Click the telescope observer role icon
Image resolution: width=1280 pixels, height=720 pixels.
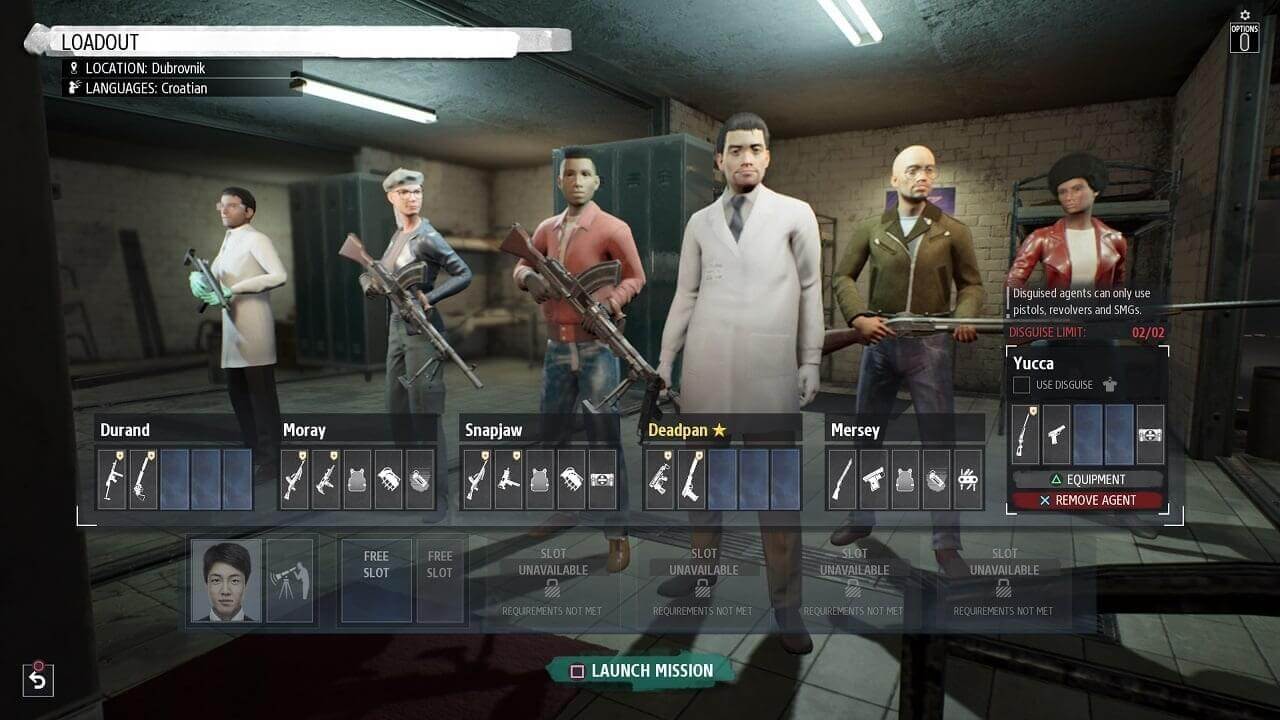pyautogui.click(x=290, y=581)
